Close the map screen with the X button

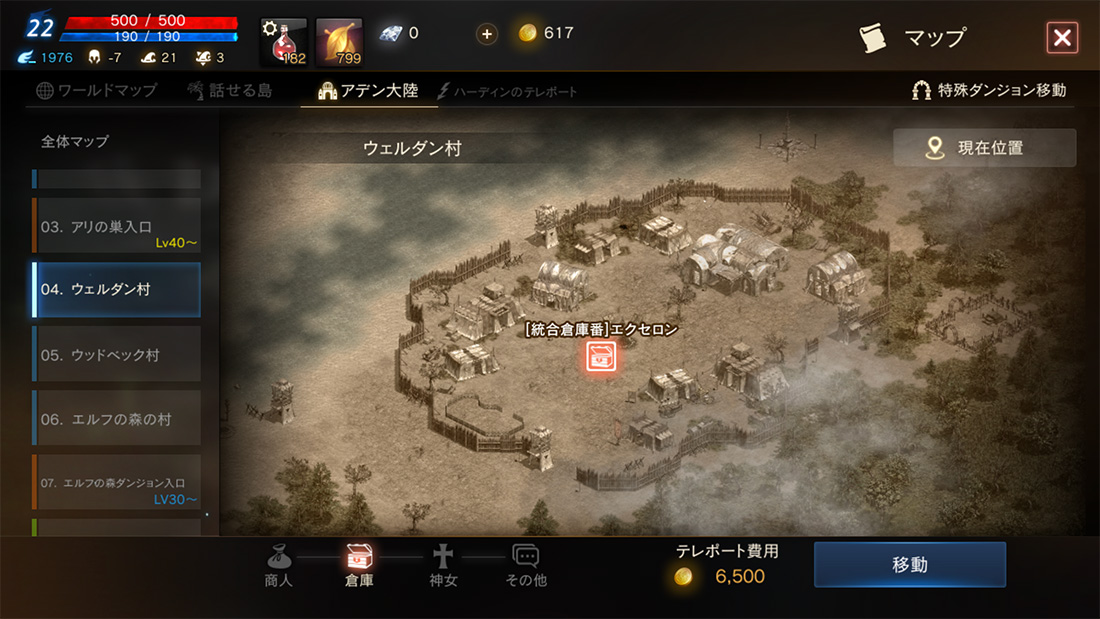pos(1061,38)
